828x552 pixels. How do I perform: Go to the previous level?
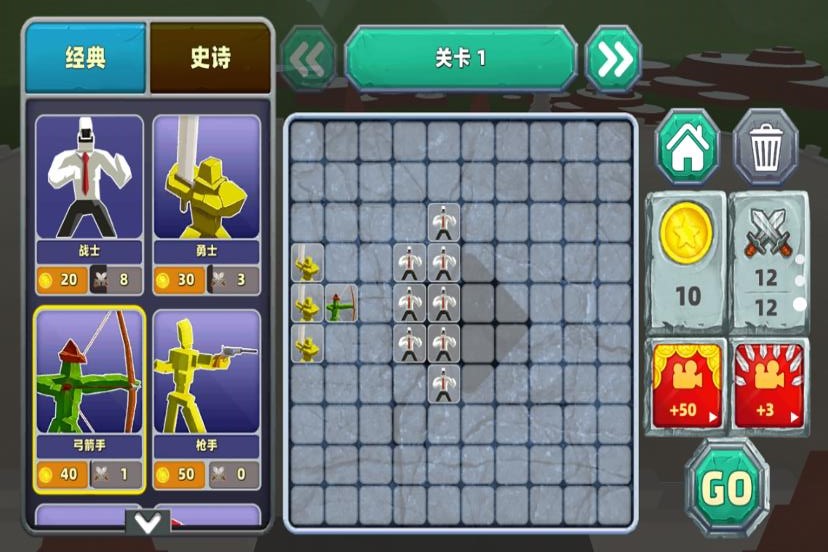point(308,60)
